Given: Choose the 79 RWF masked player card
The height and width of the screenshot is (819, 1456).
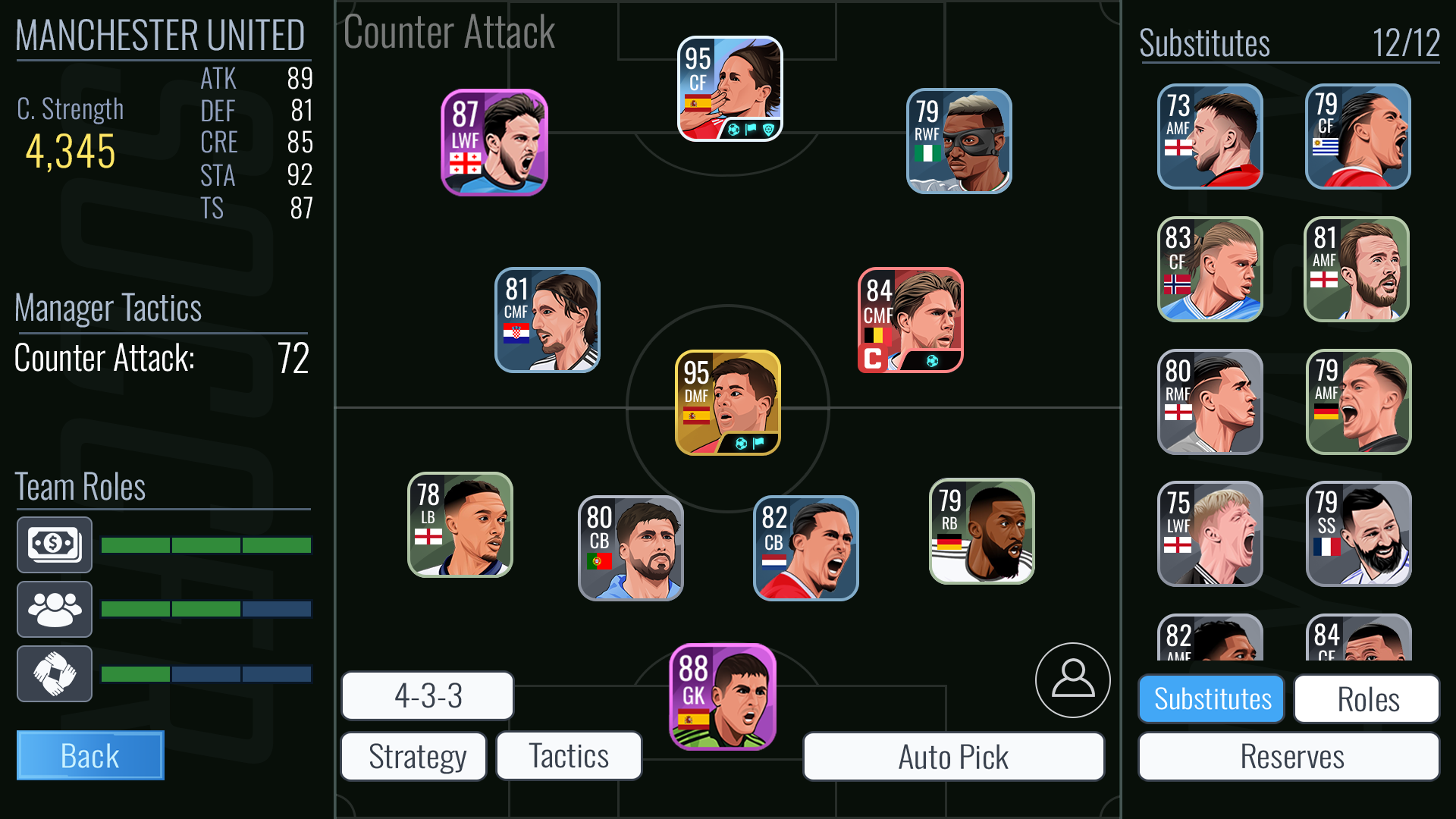Looking at the screenshot, I should click(959, 141).
